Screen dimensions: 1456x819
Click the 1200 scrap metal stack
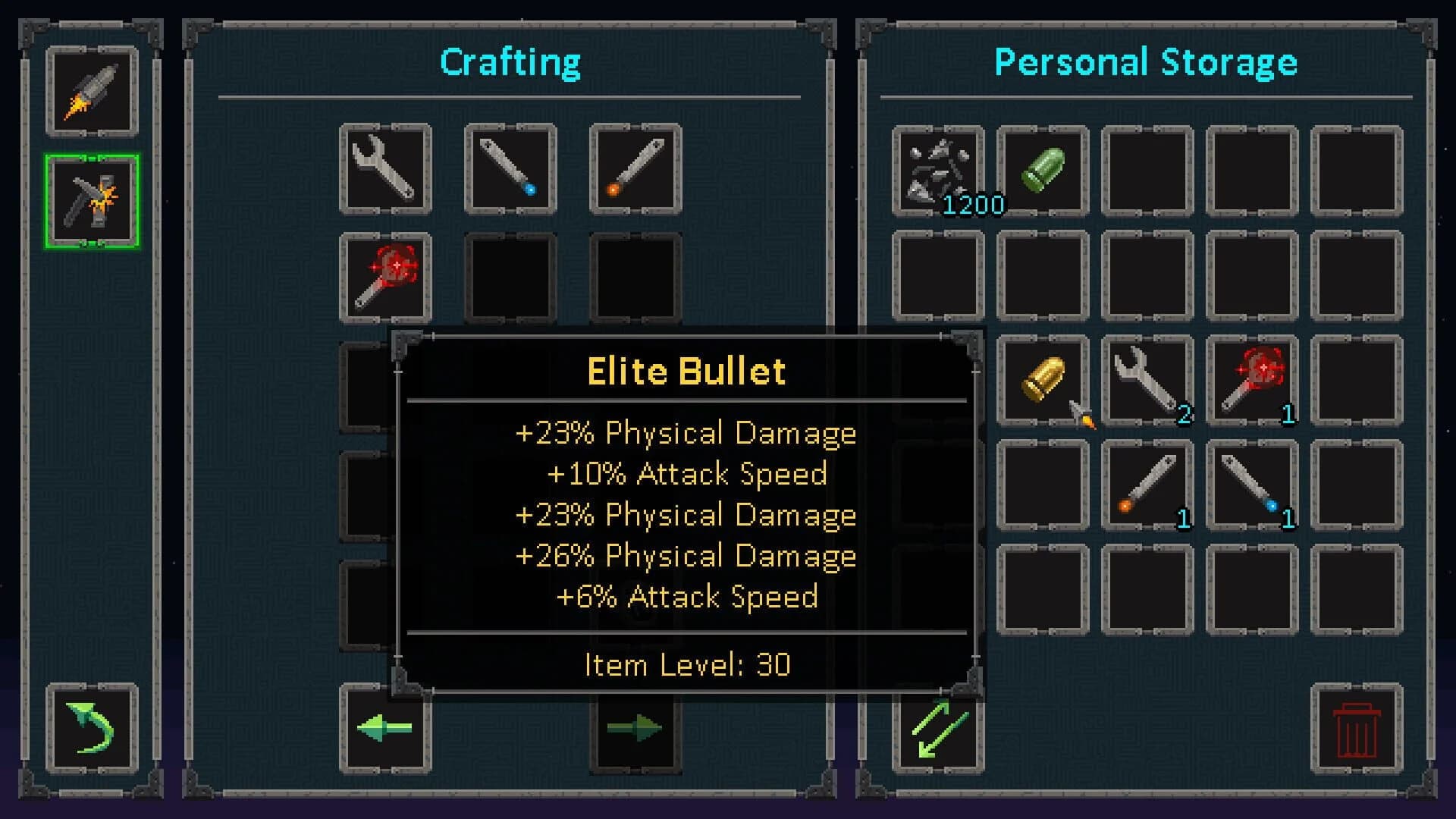click(940, 171)
